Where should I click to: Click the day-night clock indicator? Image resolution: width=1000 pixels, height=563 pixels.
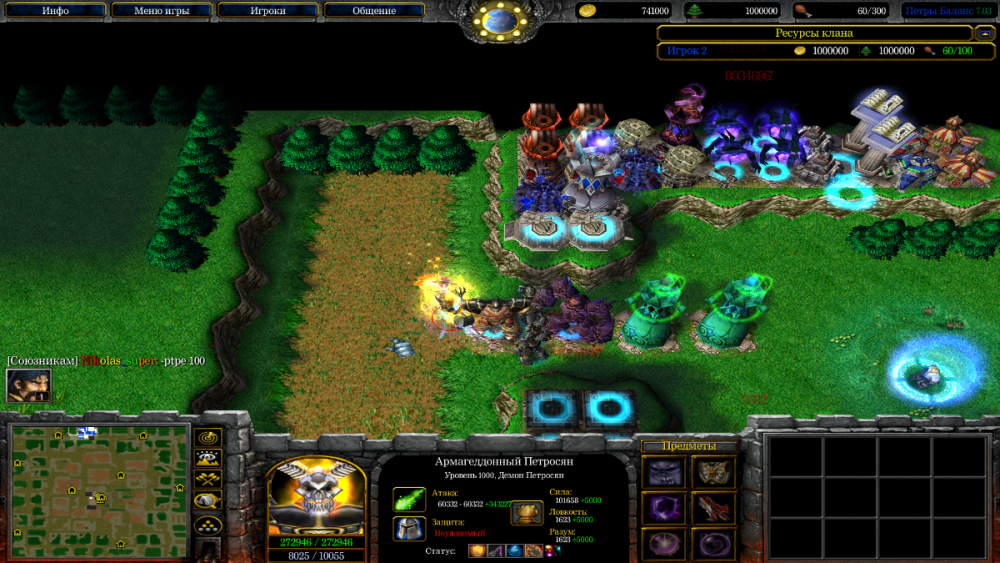(500, 20)
